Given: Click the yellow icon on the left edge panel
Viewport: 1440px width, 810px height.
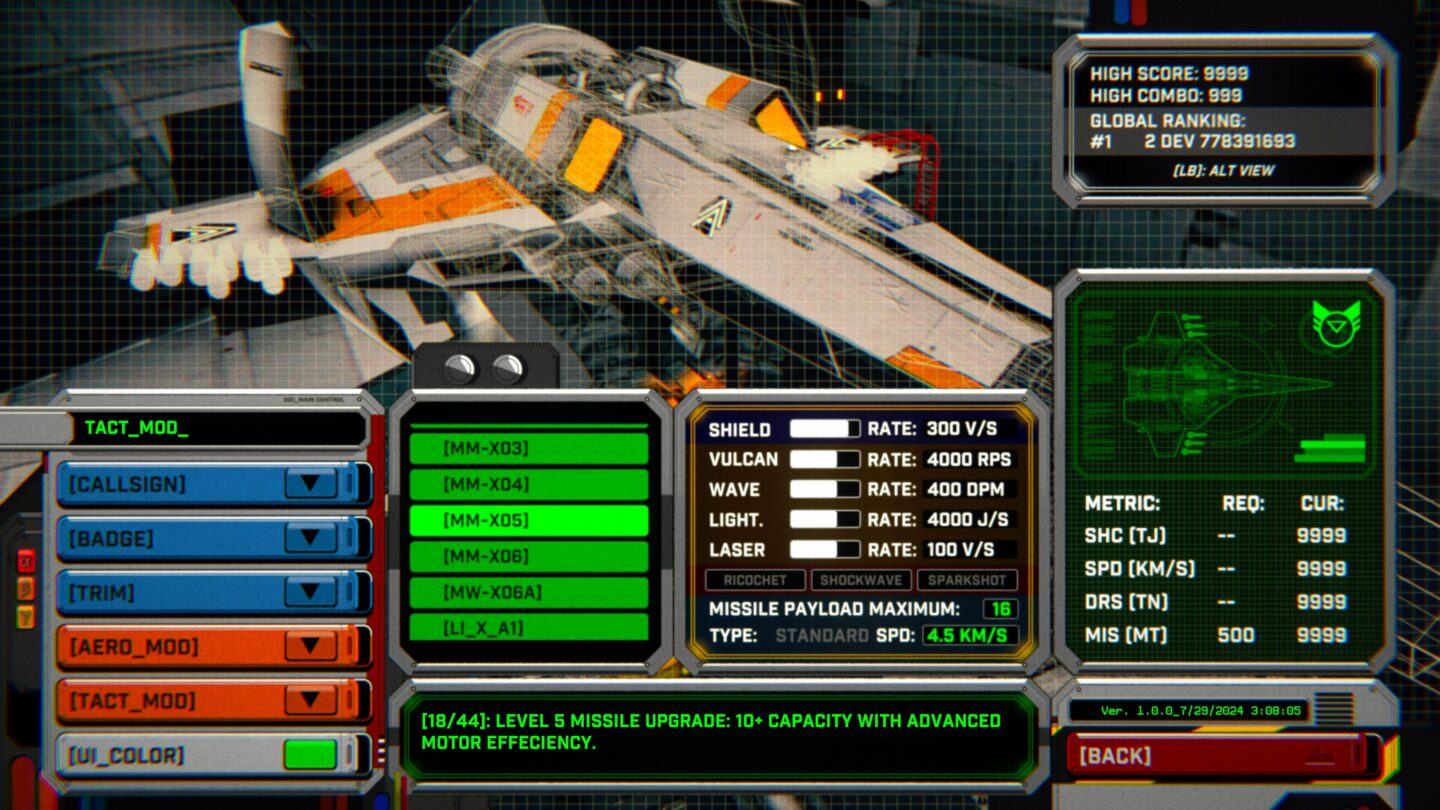Looking at the screenshot, I should (26, 617).
